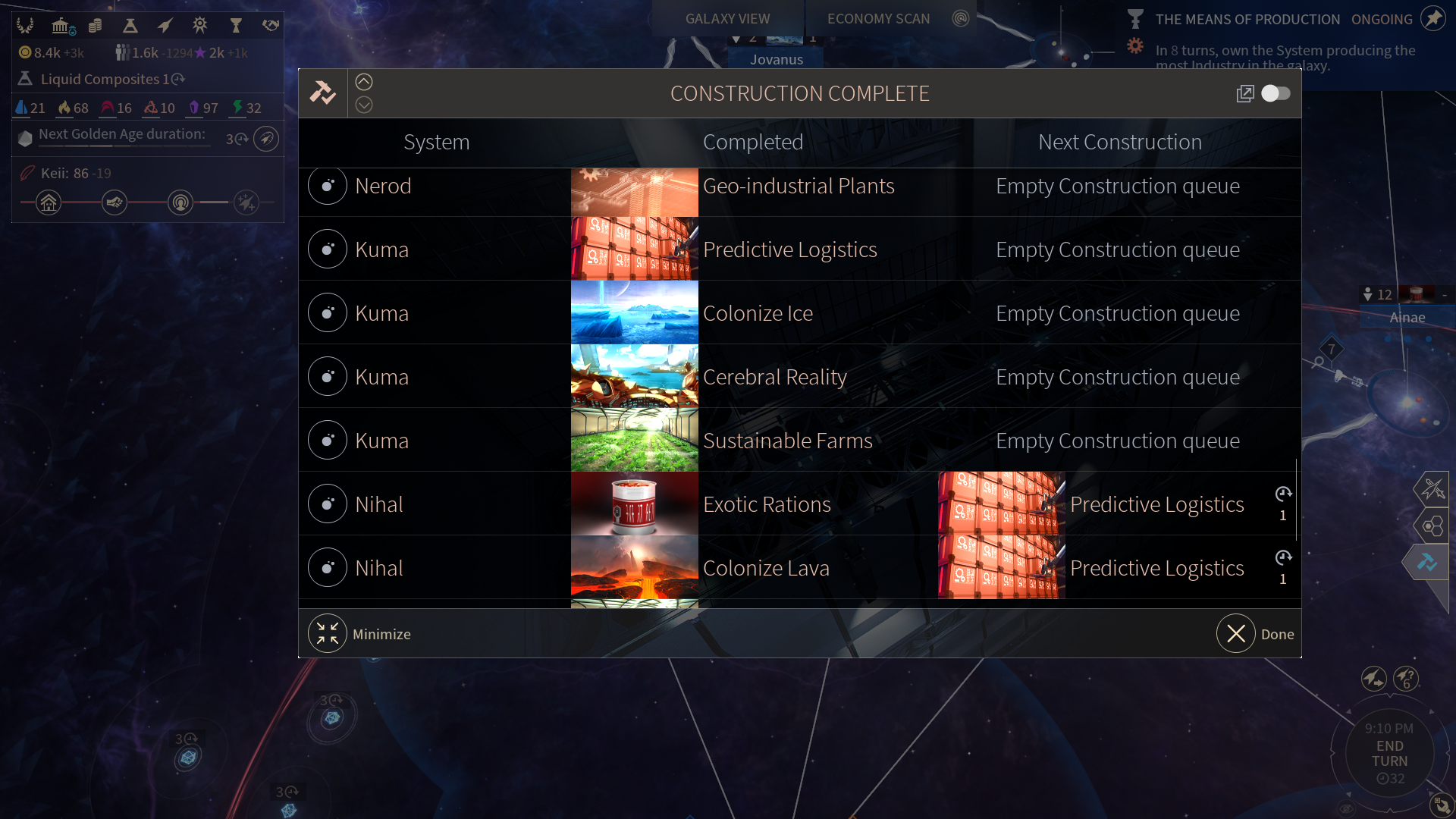Image resolution: width=1456 pixels, height=819 pixels.
Task: Open the Liquid Composites research entry
Action: (100, 79)
